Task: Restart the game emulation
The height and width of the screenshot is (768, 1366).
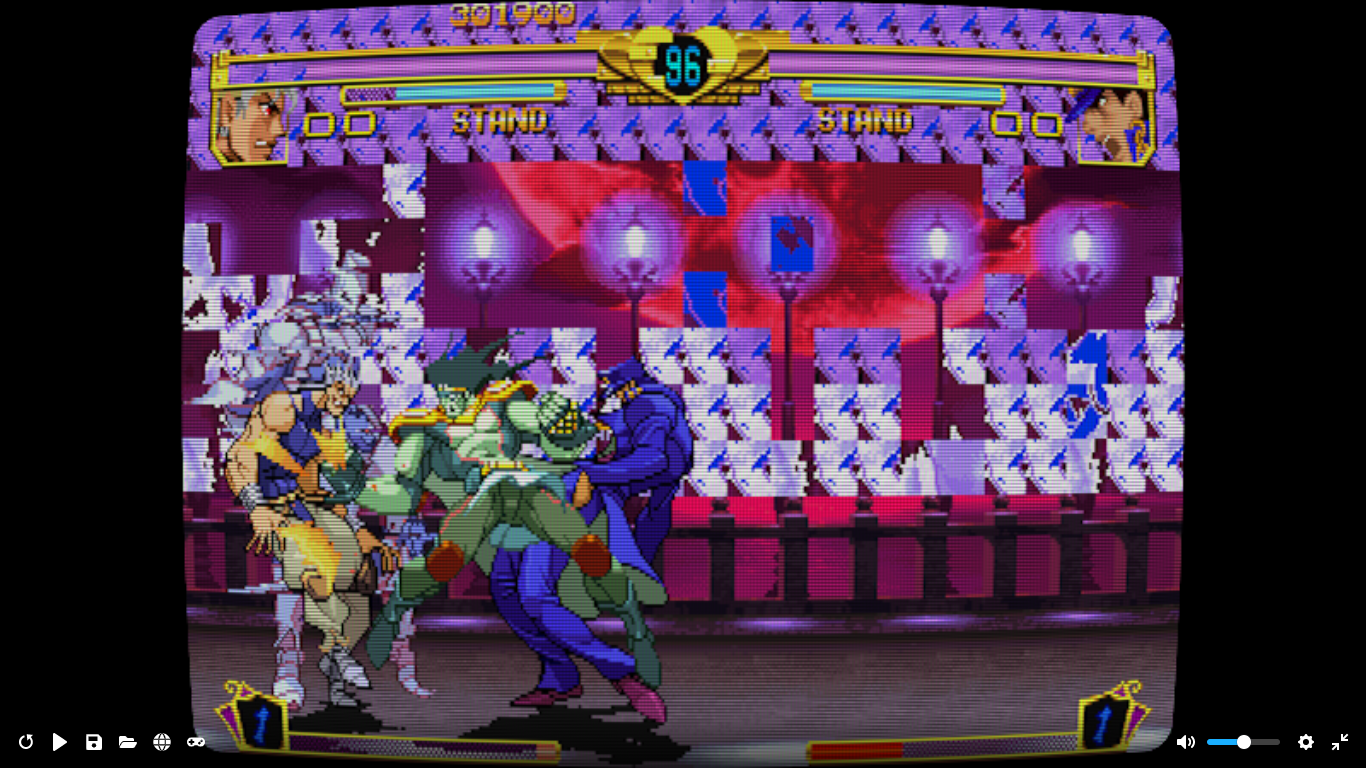Action: tap(25, 742)
